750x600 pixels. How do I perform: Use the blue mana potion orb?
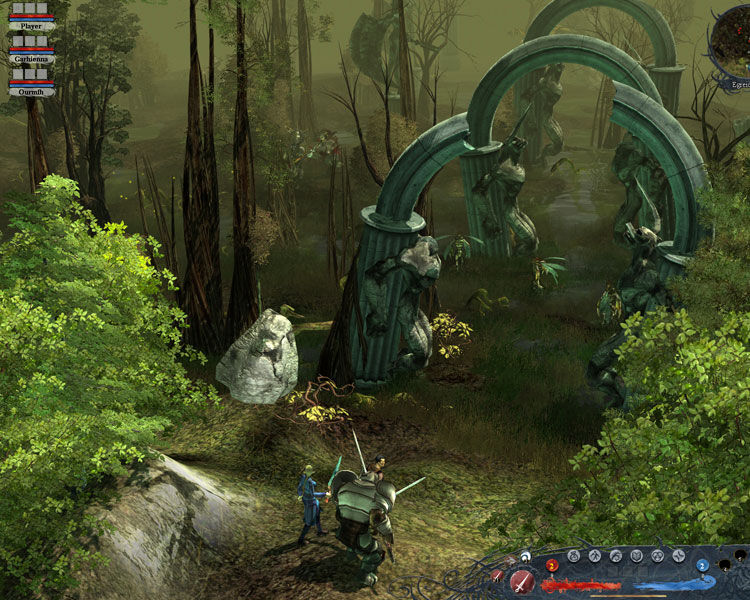click(x=703, y=565)
